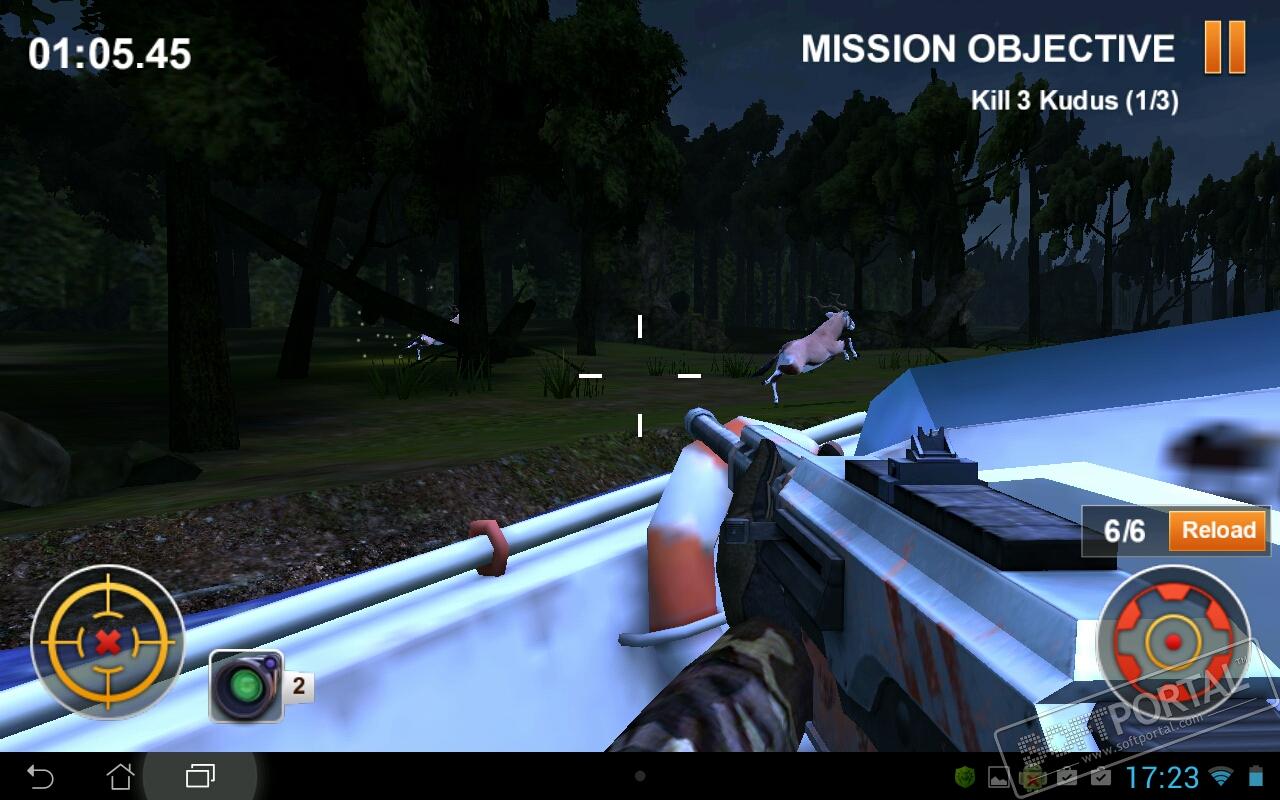Fire the rifle with the red trigger button
1280x800 pixels.
pos(1173,640)
